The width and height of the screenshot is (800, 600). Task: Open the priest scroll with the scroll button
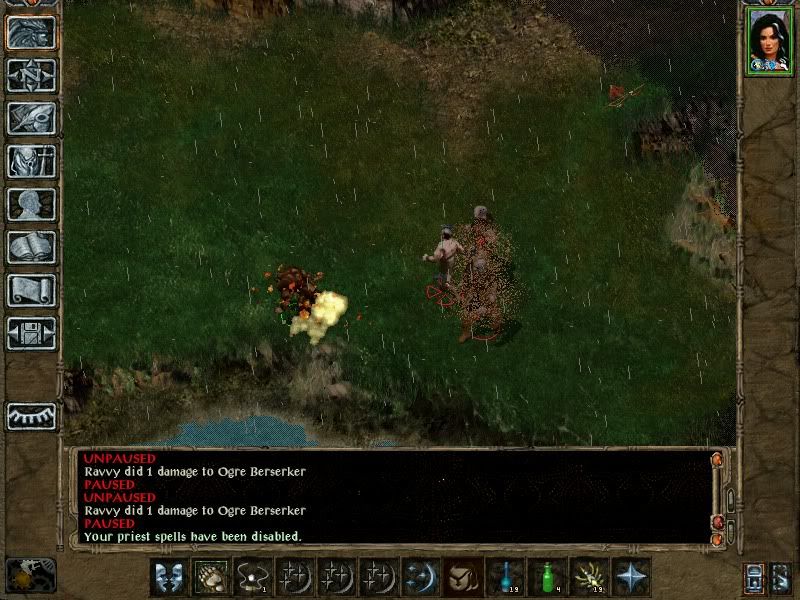[31, 290]
